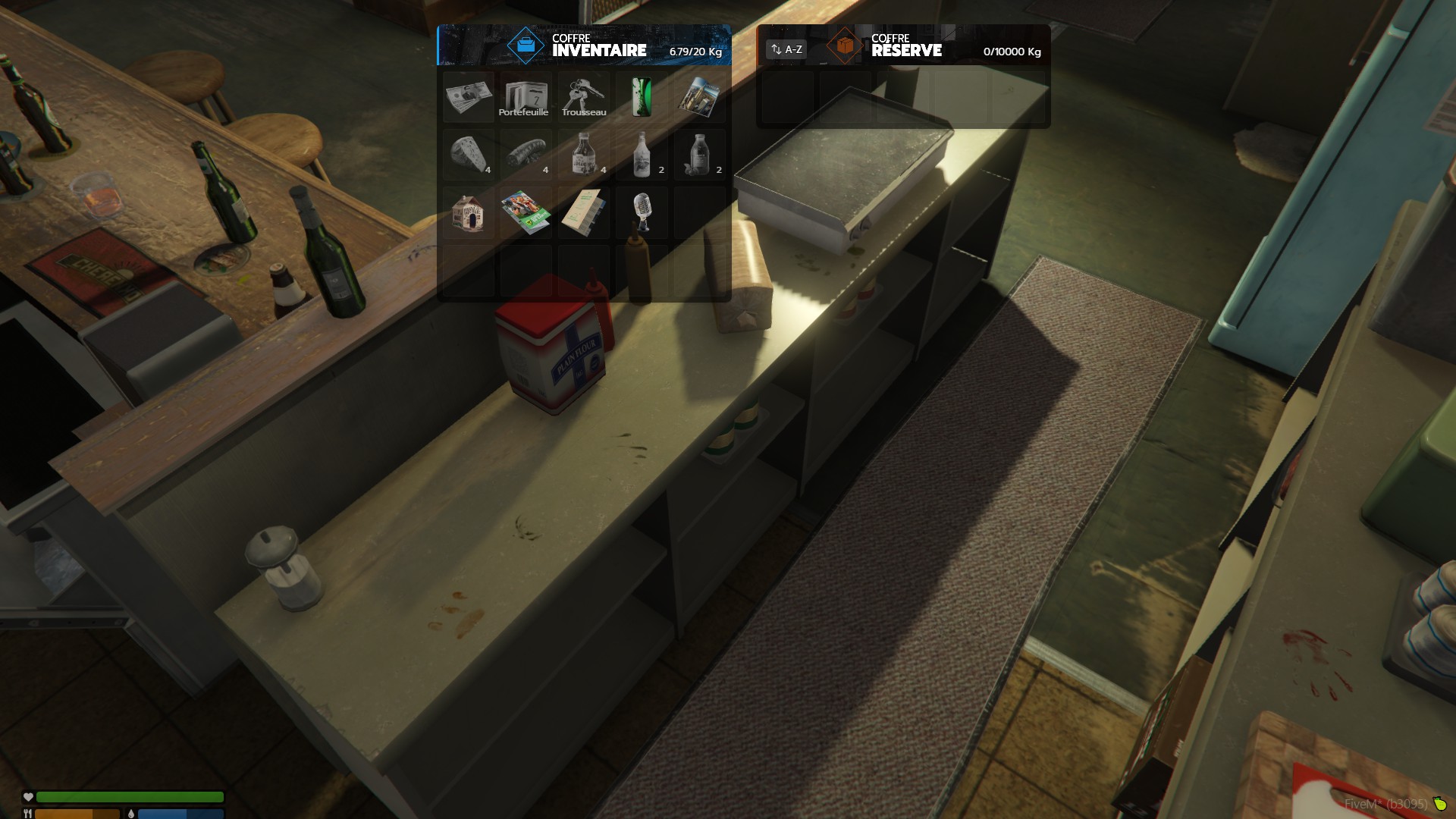
Task: Select the sausage stack slot
Action: click(x=526, y=155)
